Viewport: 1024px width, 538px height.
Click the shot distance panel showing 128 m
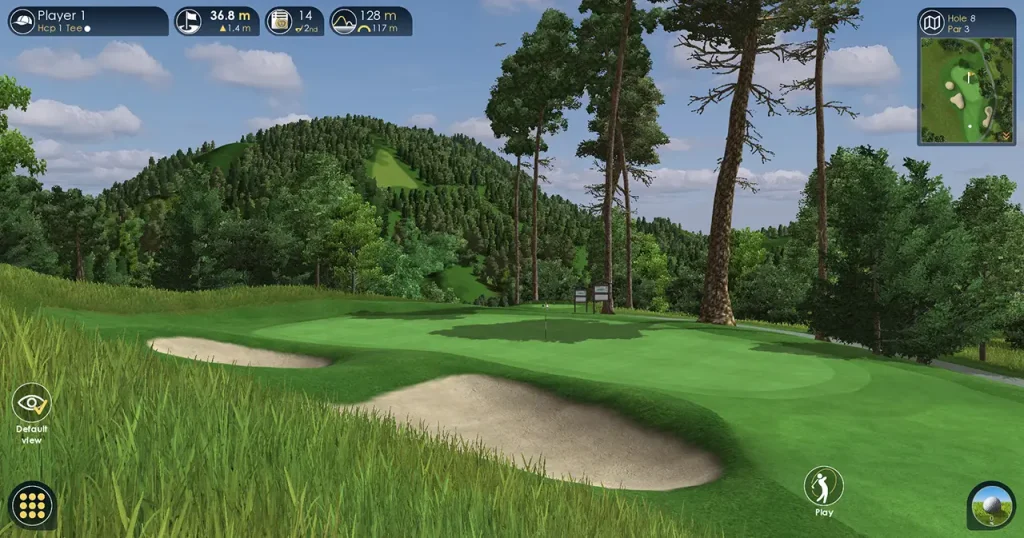(371, 21)
